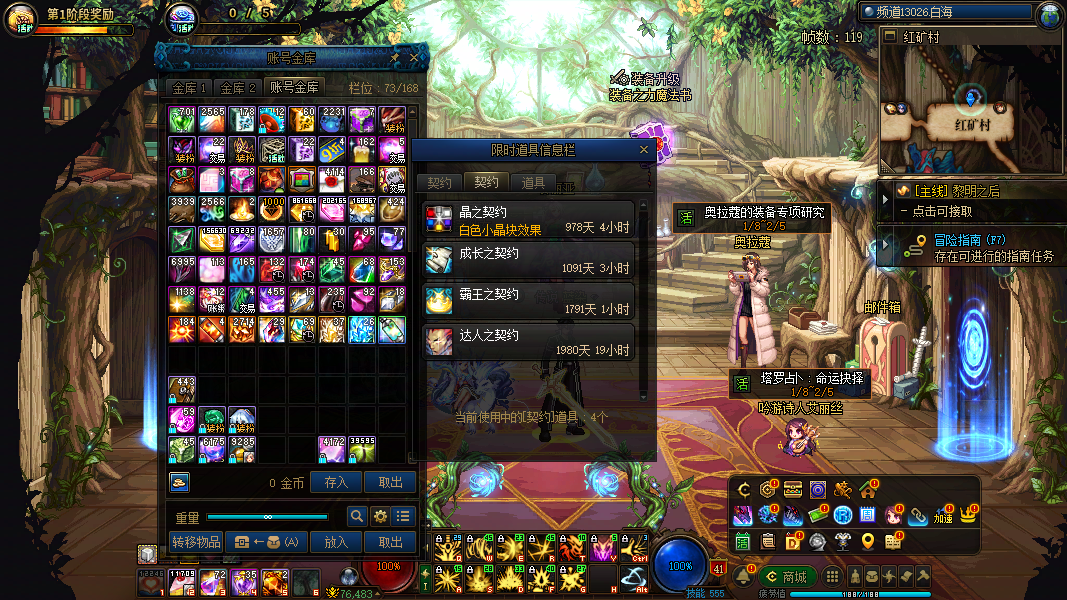Click the gold crown icon in menu
The image size is (1067, 600).
[968, 514]
